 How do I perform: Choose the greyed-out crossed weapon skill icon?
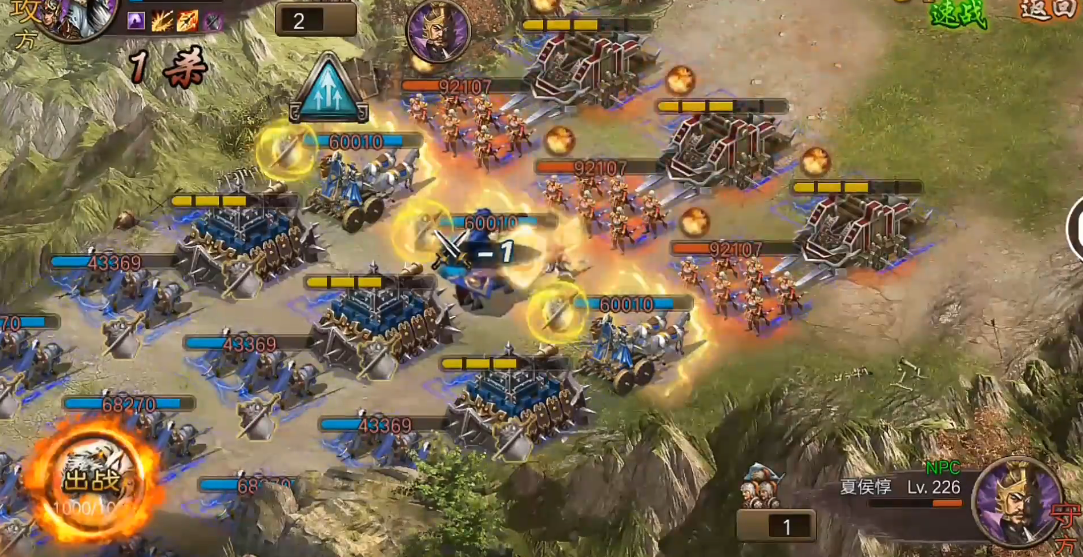click(x=213, y=21)
